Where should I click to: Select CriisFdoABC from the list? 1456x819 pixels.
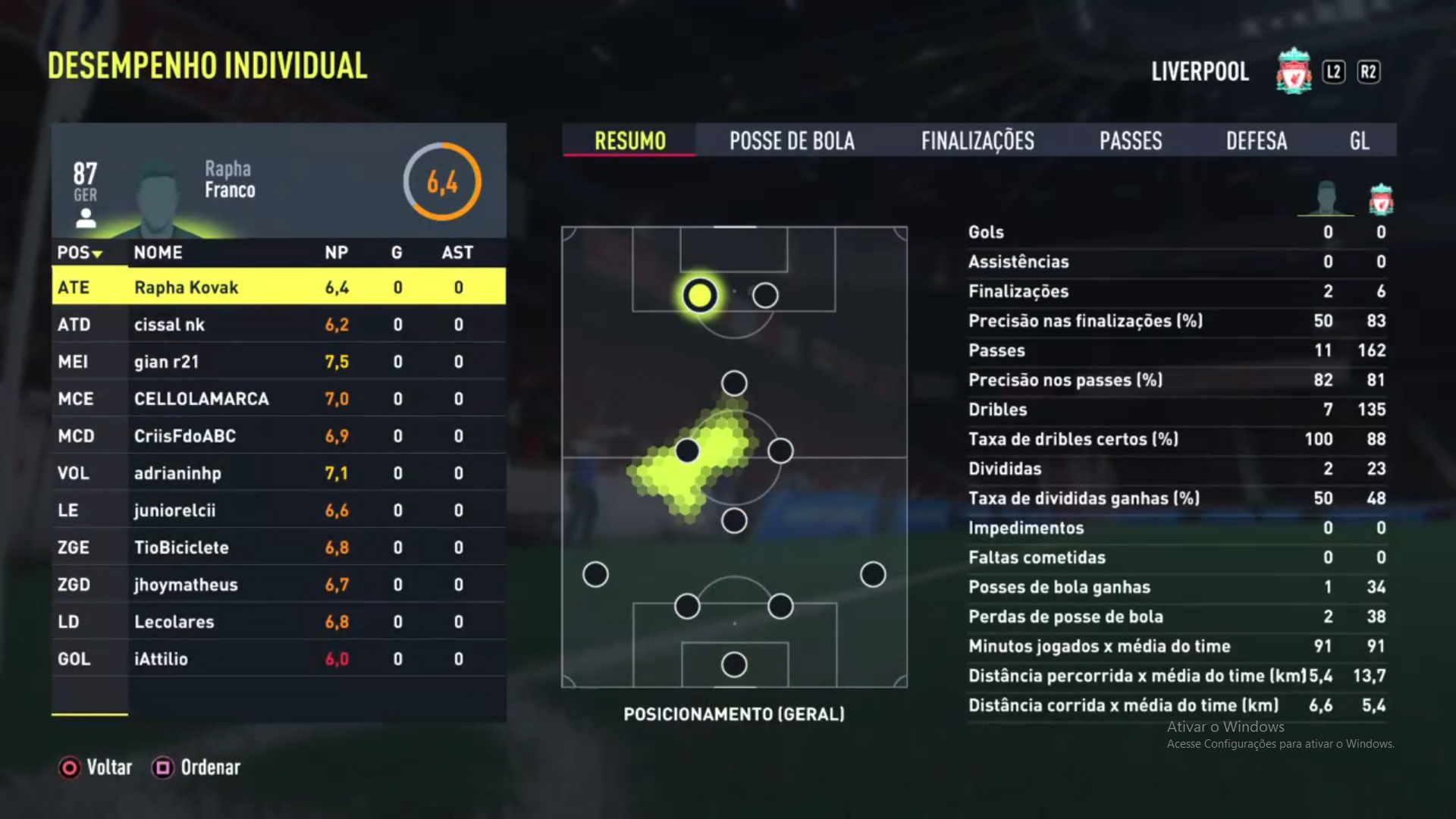278,436
